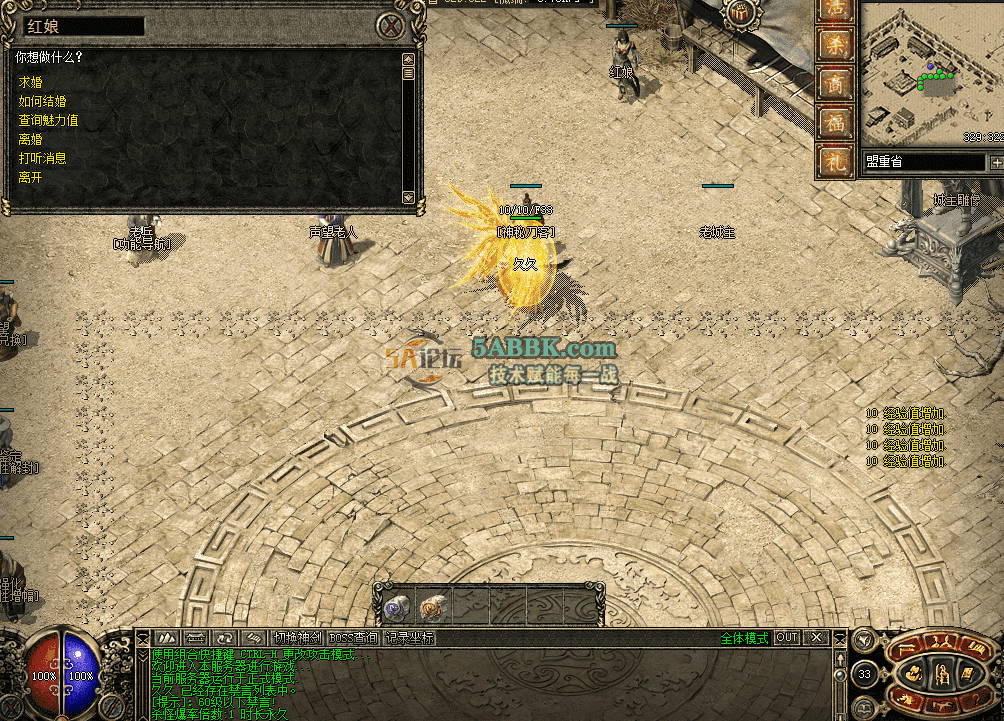This screenshot has width=1004, height=721.
Task: Open the 商 shop side button
Action: tap(835, 84)
